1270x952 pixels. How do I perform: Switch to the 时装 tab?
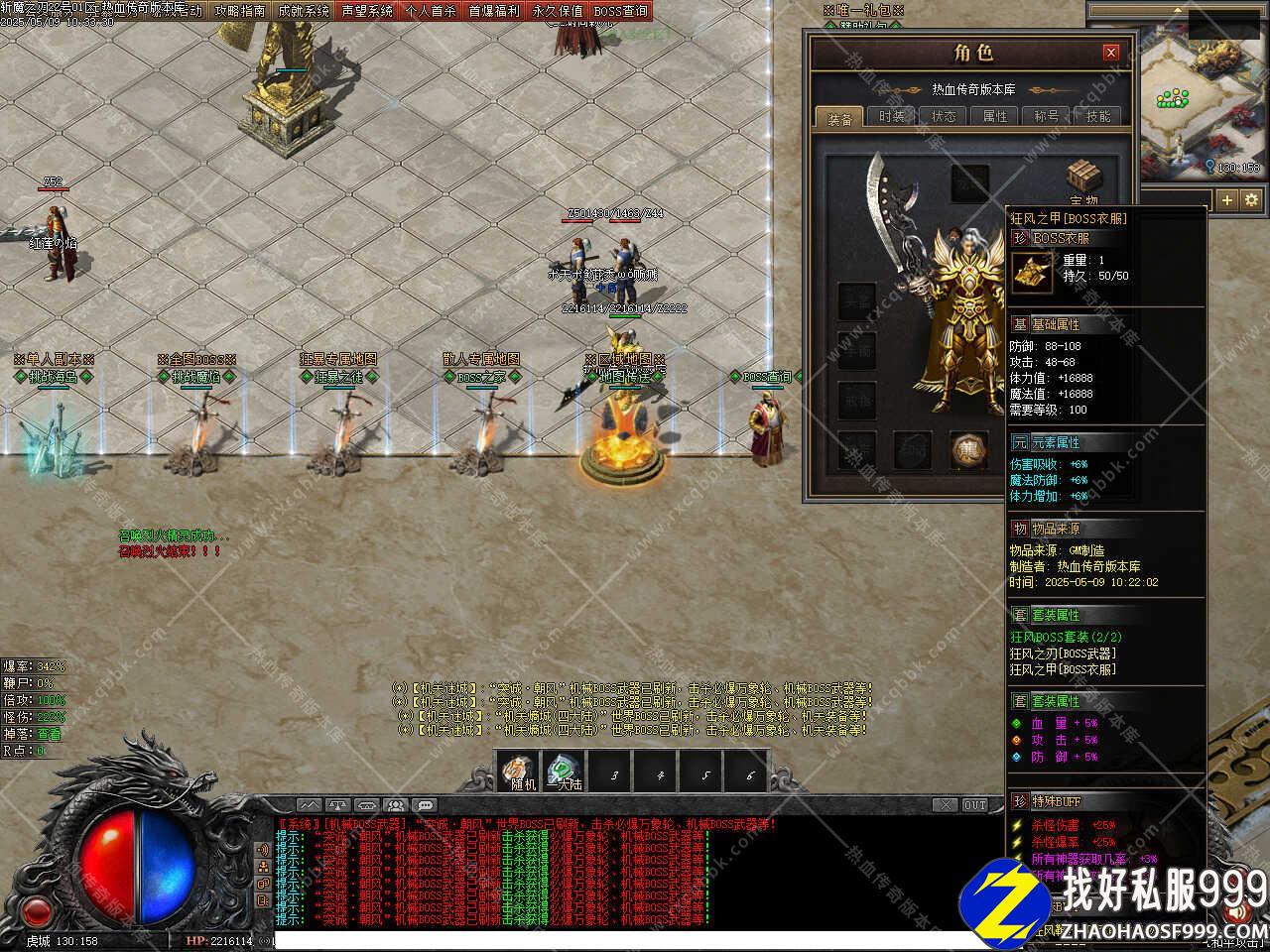click(892, 116)
